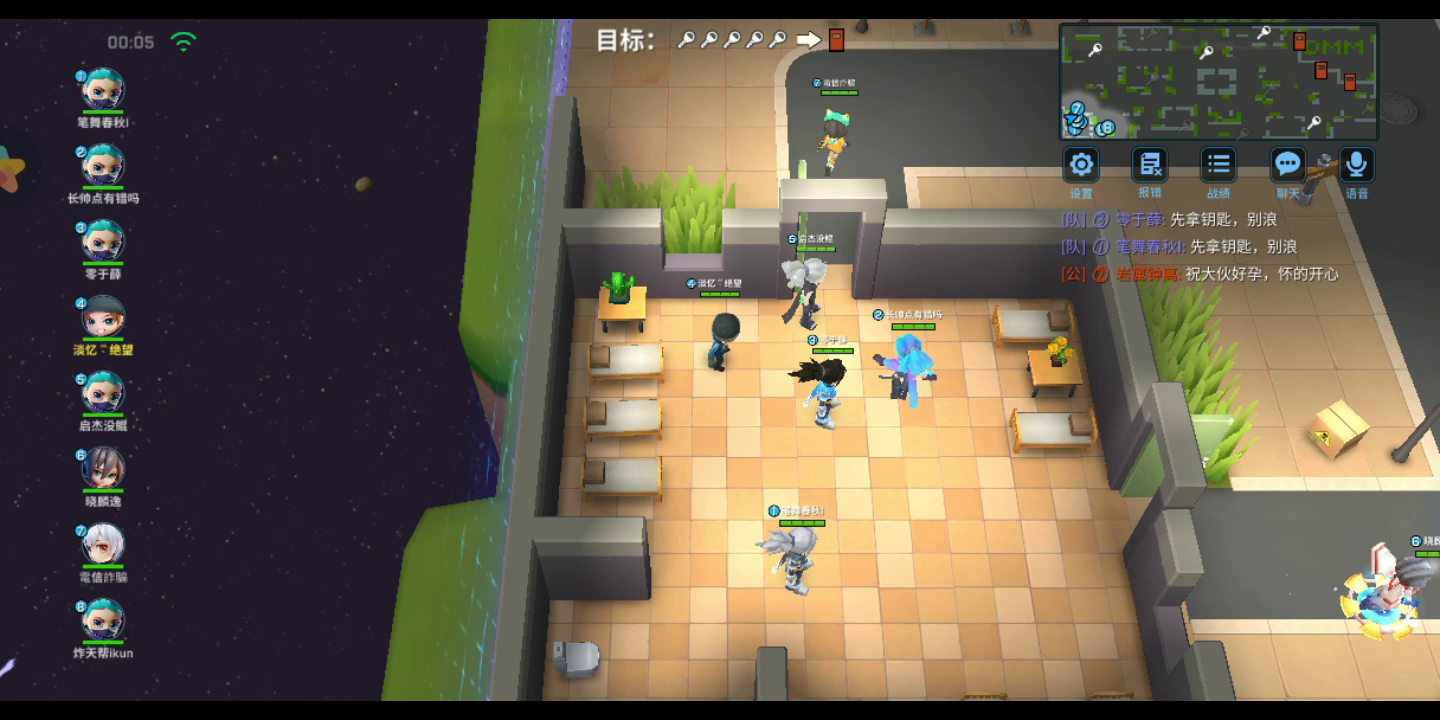1440x720 pixels.
Task: Select player 6 晓麟逸 portrait
Action: (x=102, y=468)
